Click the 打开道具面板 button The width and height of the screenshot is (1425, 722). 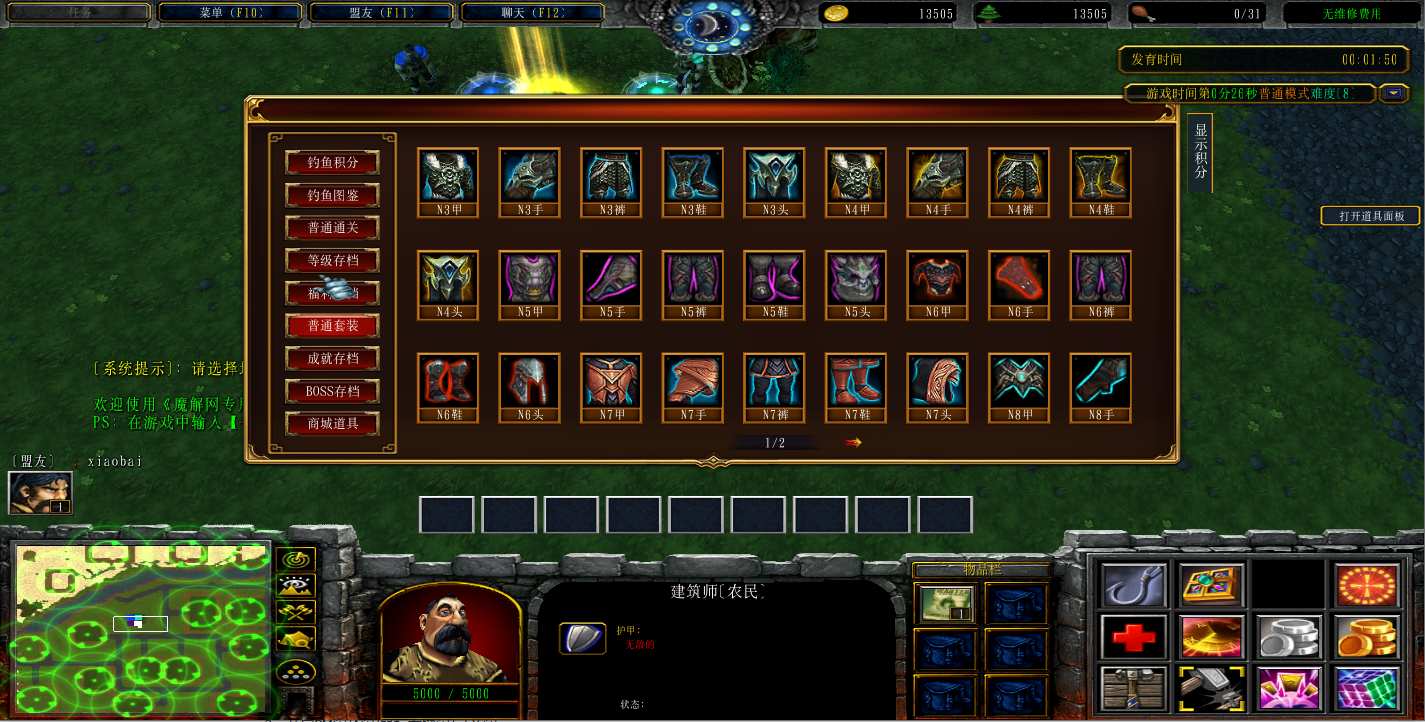1371,216
